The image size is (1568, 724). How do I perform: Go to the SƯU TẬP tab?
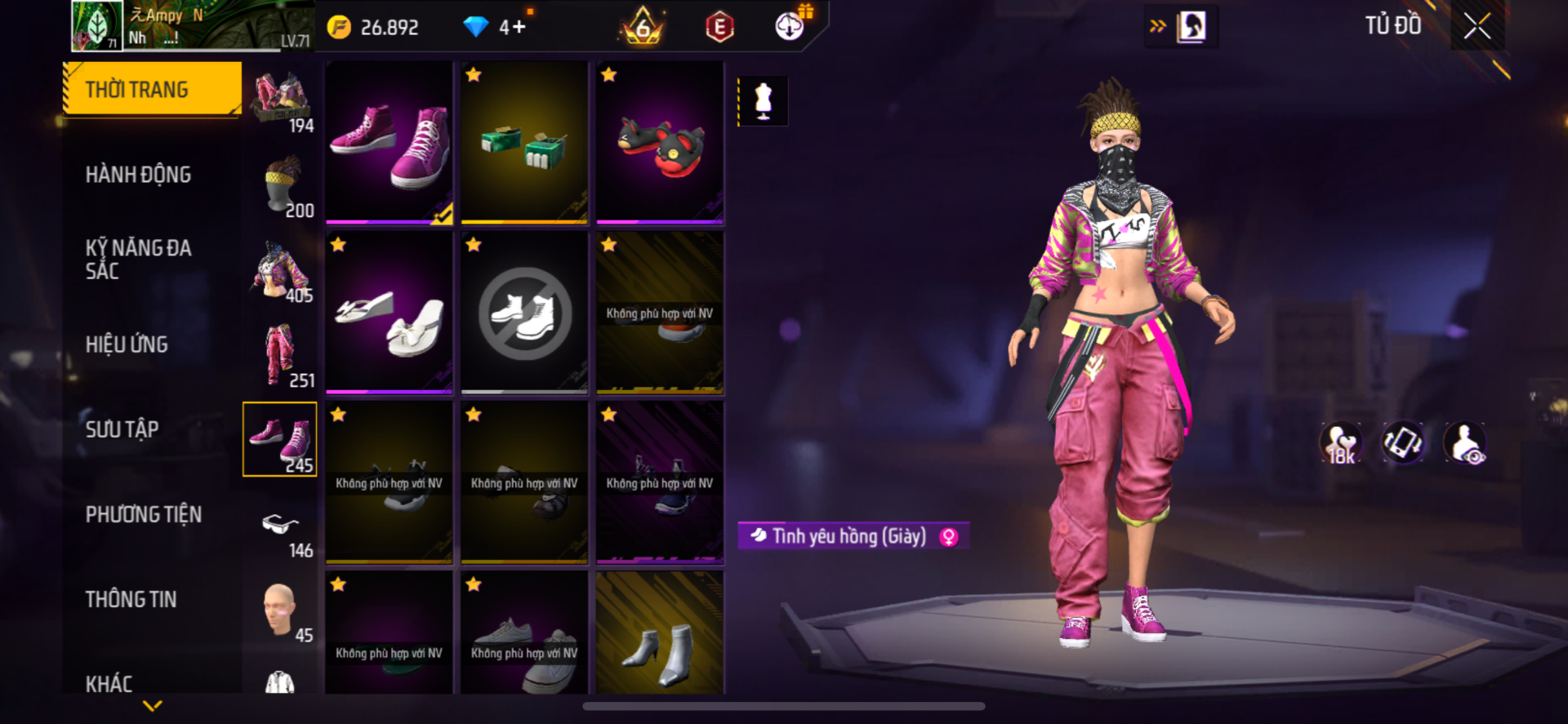click(122, 429)
